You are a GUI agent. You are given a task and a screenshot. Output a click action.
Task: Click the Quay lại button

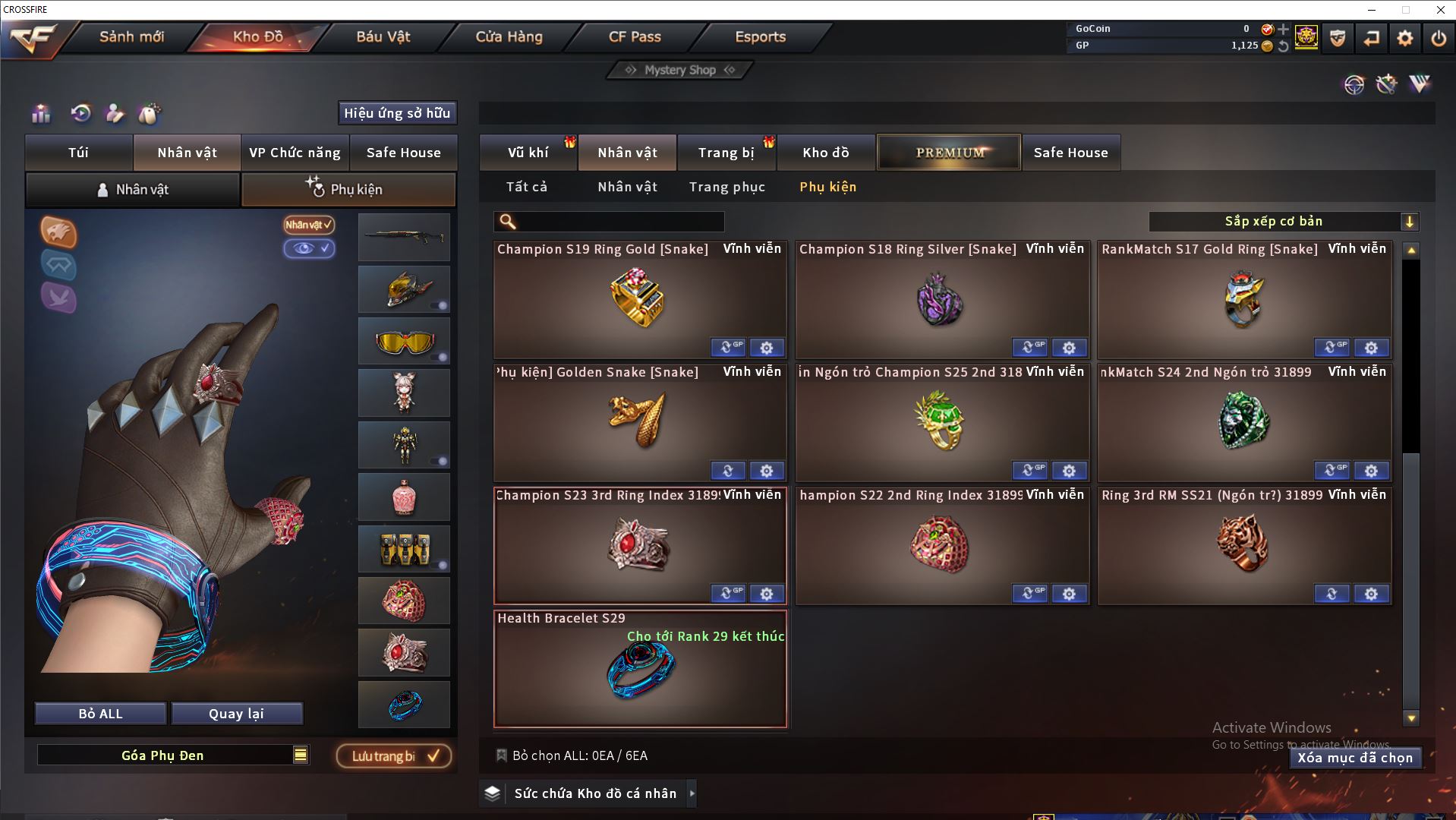(x=237, y=714)
